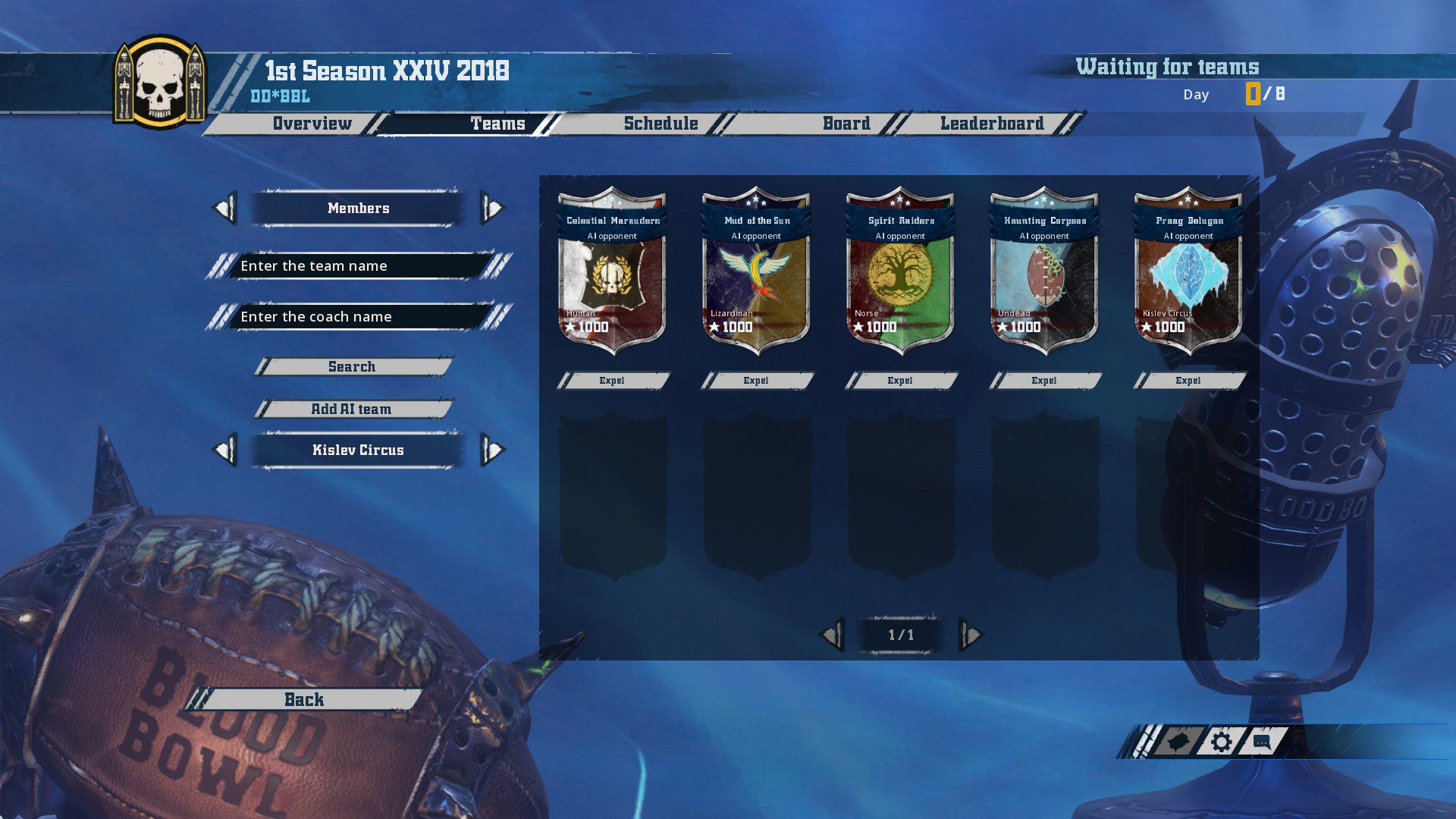Select next race after Kislev Circus
The width and height of the screenshot is (1456, 819).
coord(493,450)
